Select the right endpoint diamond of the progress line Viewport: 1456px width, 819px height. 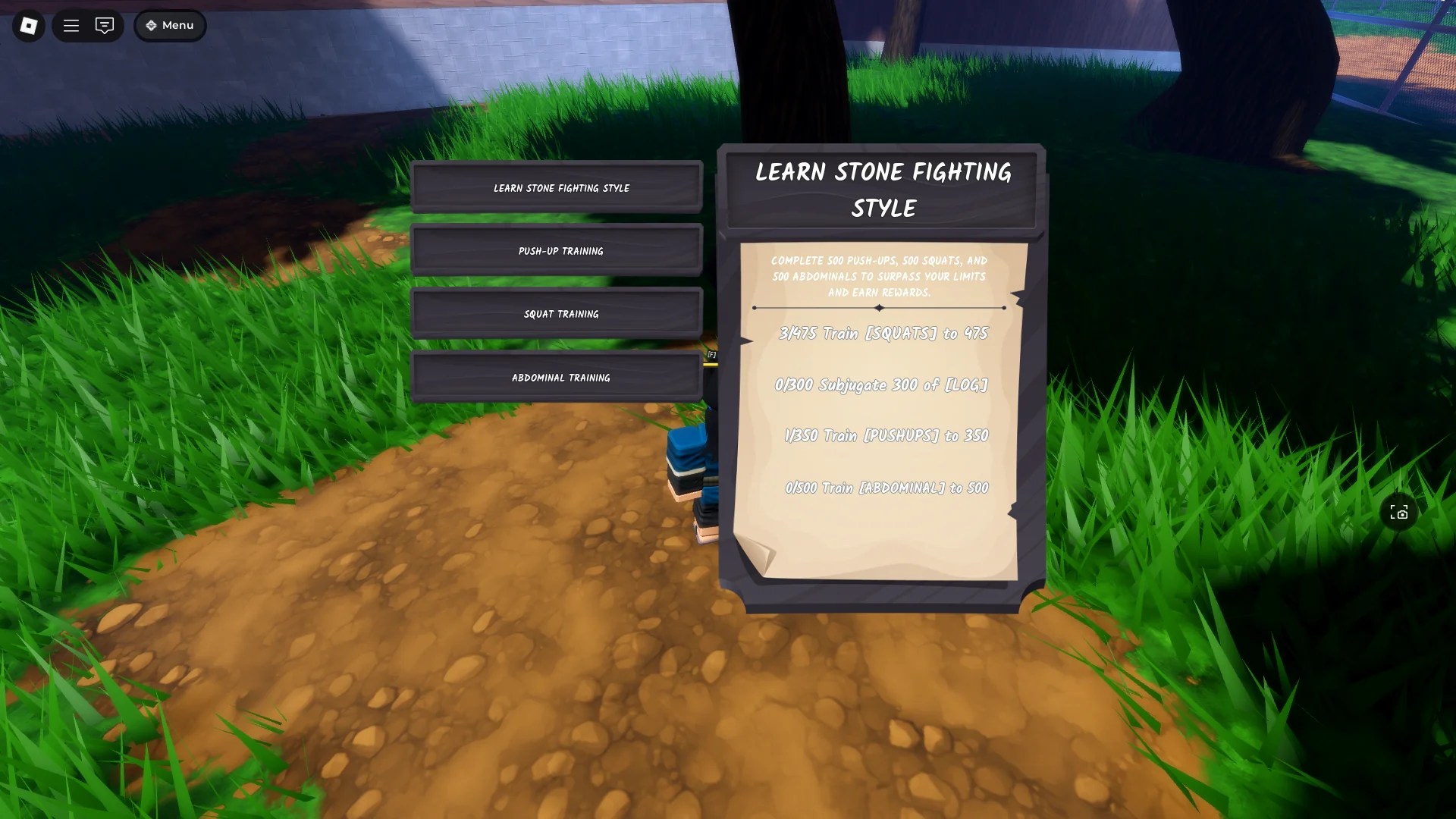1005,308
